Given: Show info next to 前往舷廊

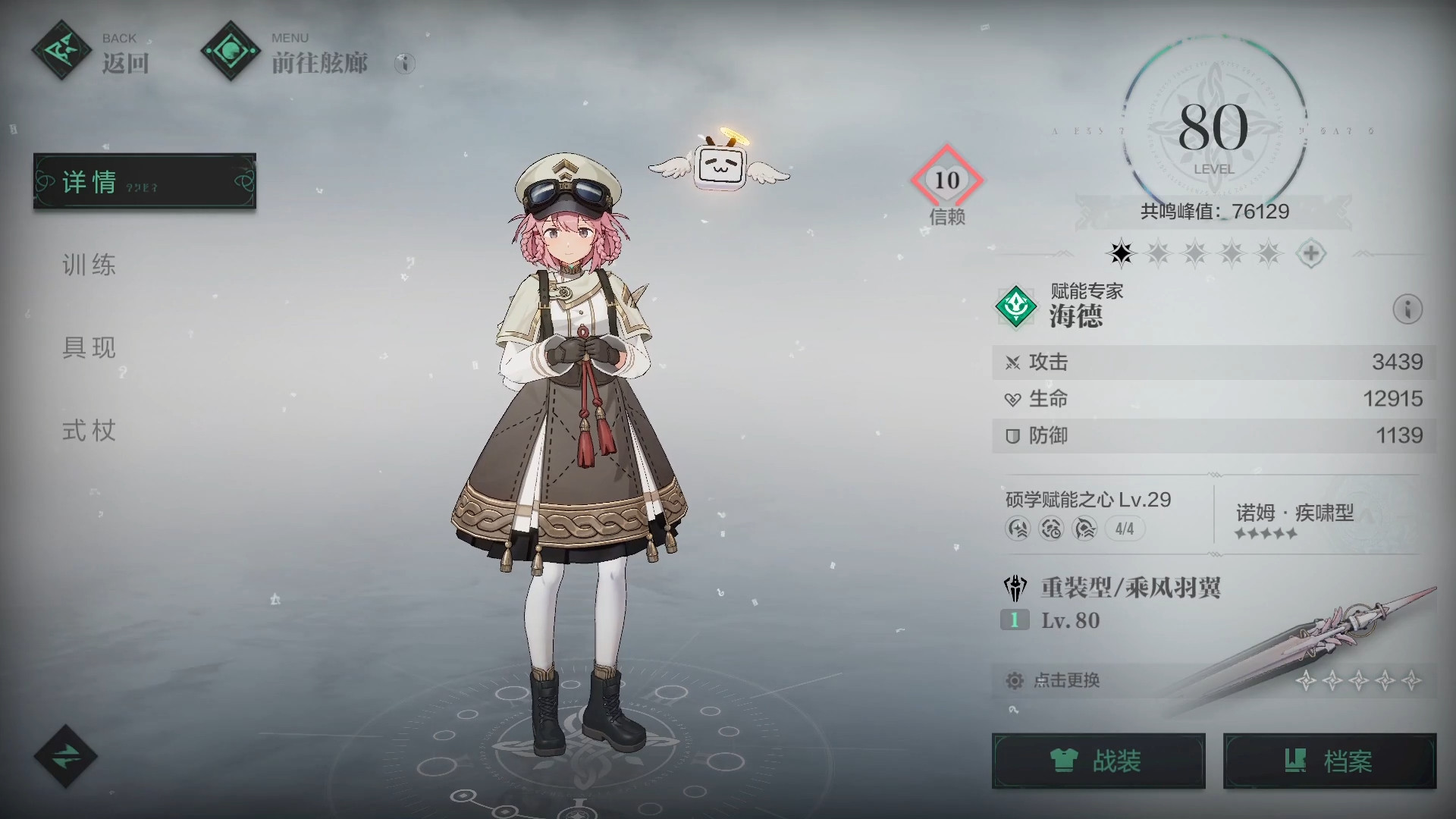Looking at the screenshot, I should coord(405,63).
